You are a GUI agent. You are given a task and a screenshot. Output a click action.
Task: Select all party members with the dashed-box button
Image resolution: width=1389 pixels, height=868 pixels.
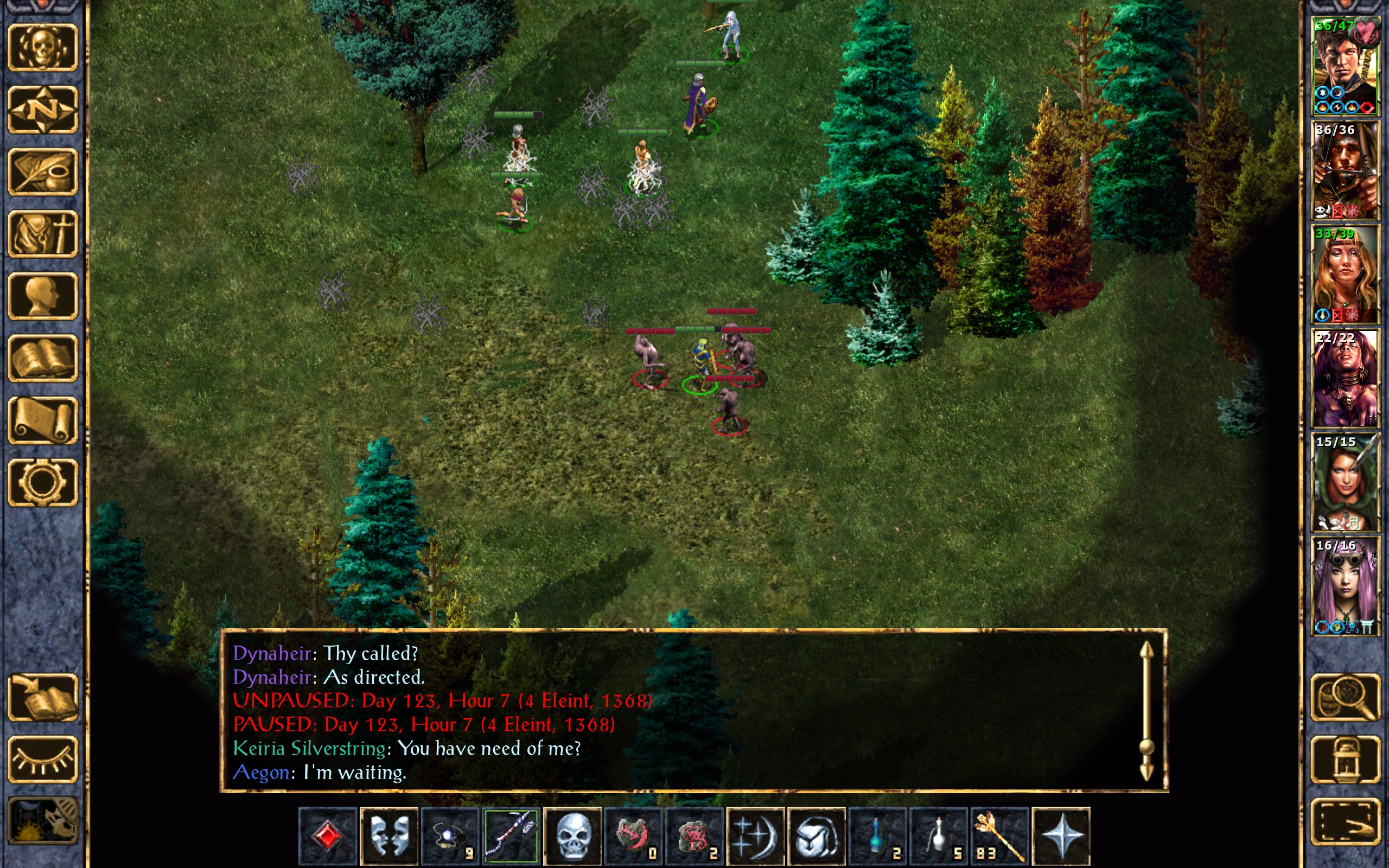pos(1345,821)
